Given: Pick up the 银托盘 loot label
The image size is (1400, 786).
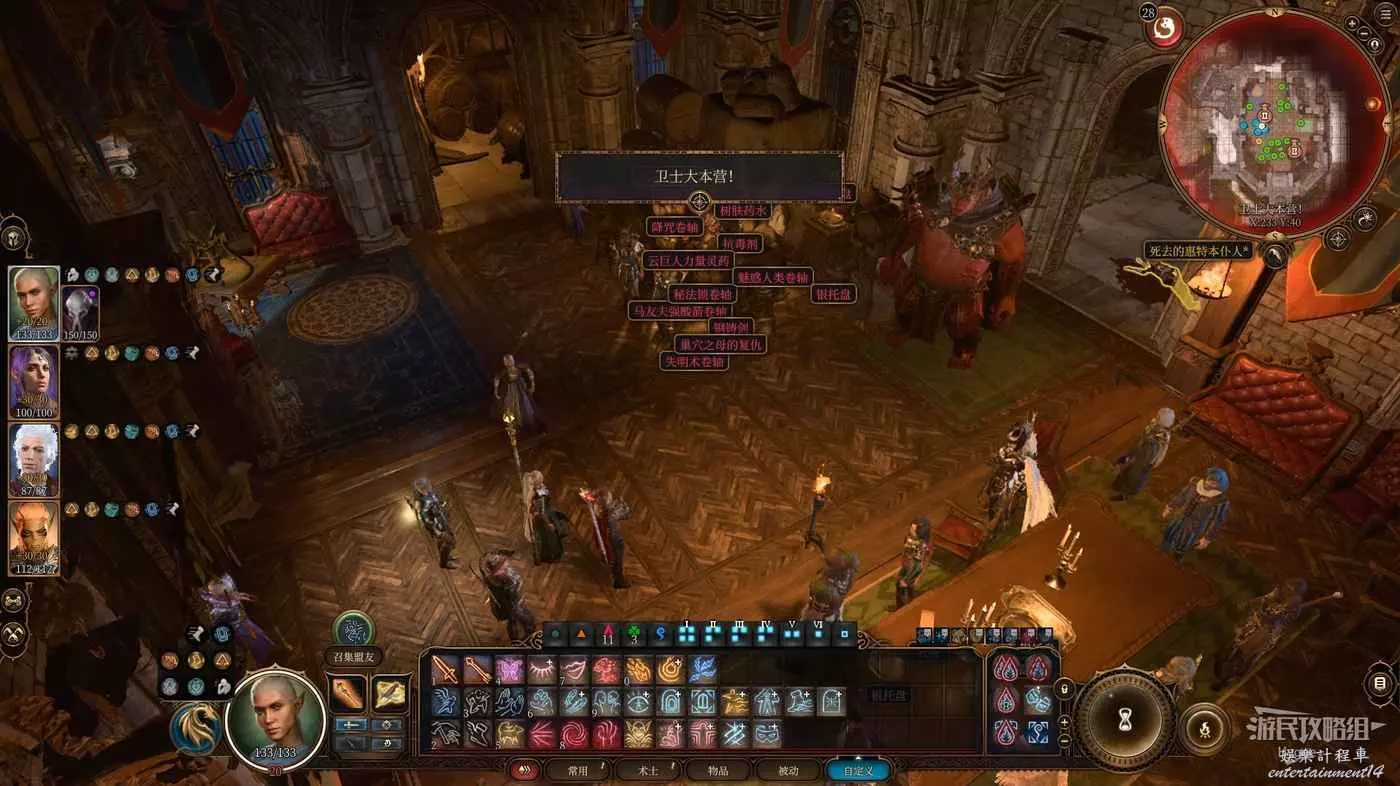Looking at the screenshot, I should click(832, 294).
